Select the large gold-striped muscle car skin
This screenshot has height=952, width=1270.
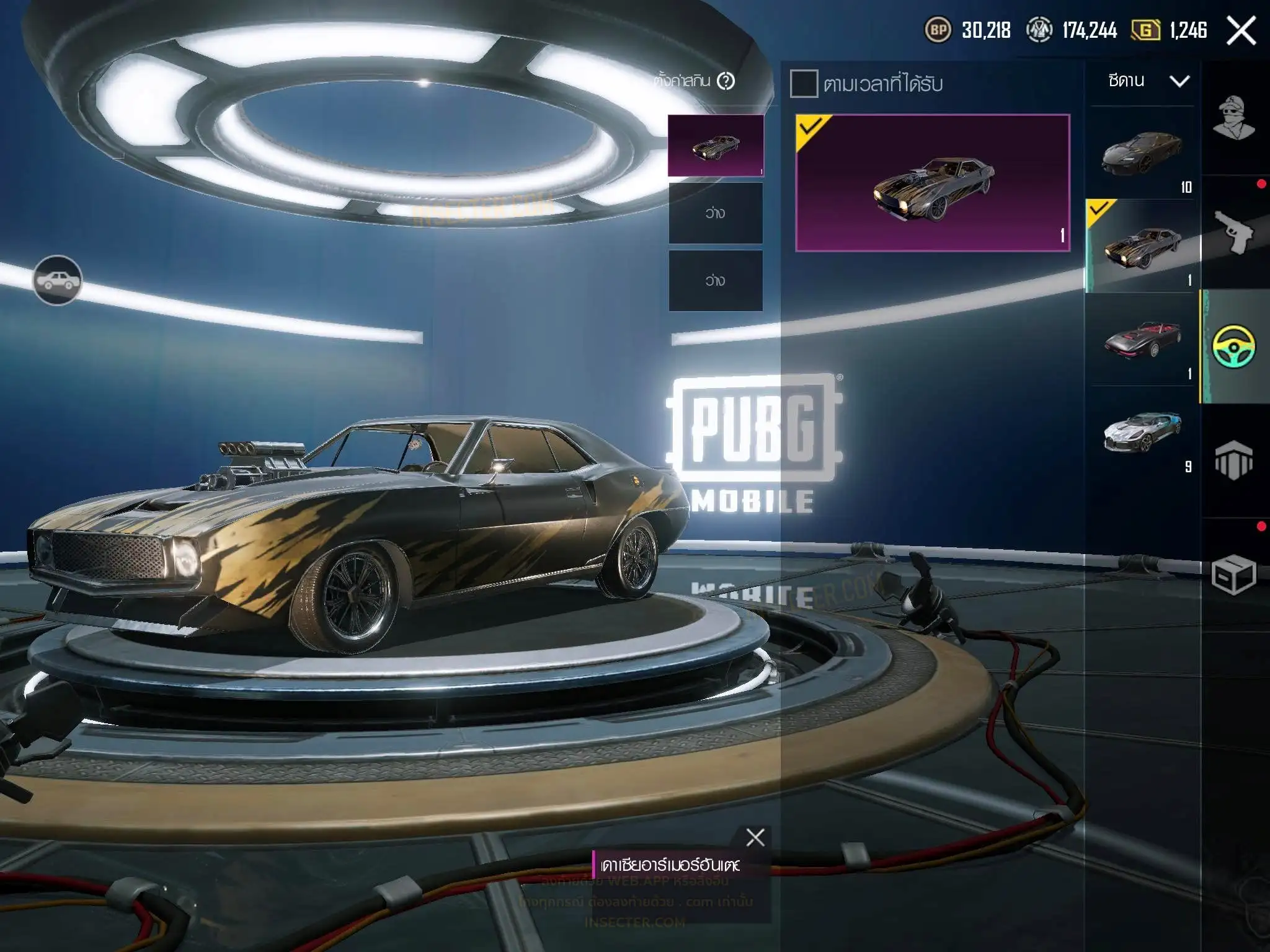pyautogui.click(x=933, y=183)
